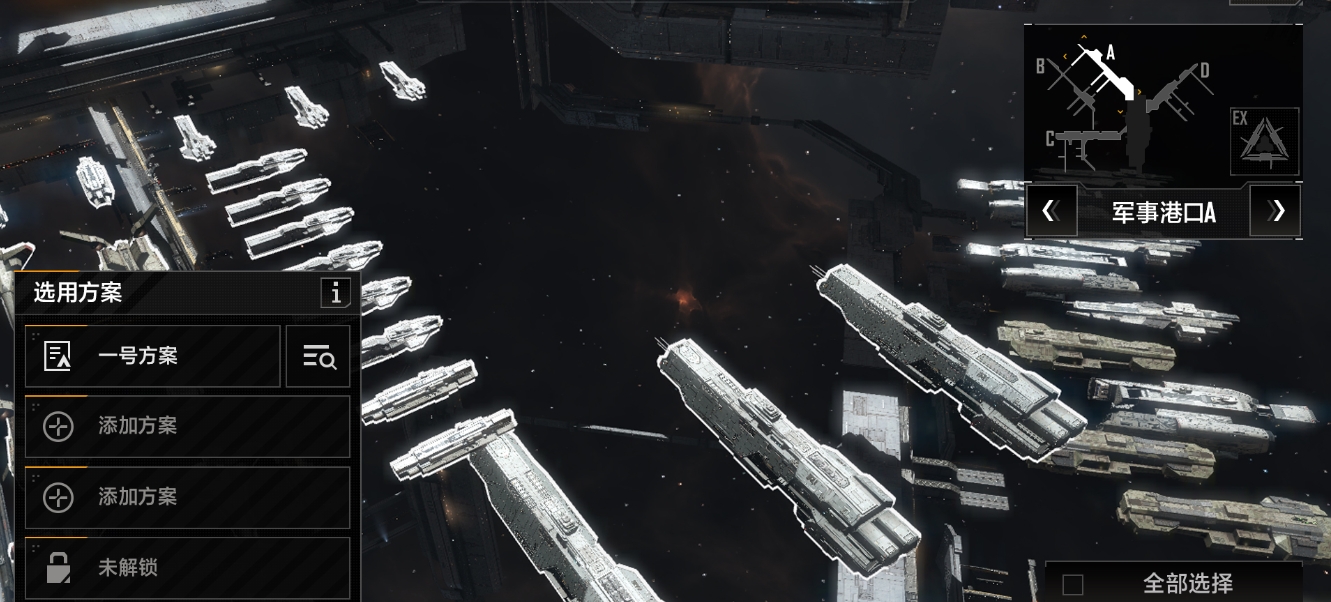The image size is (1331, 602).
Task: Click the locked 未解锁 plan slot
Action: coord(187,568)
